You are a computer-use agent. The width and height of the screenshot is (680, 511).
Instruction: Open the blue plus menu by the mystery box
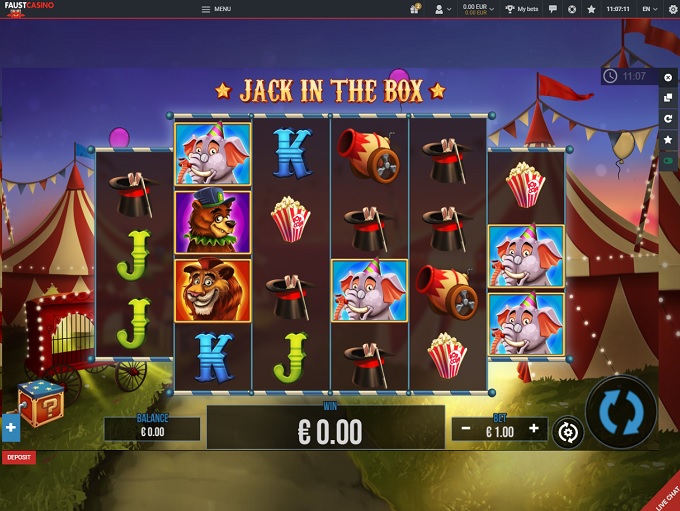pyautogui.click(x=10, y=428)
